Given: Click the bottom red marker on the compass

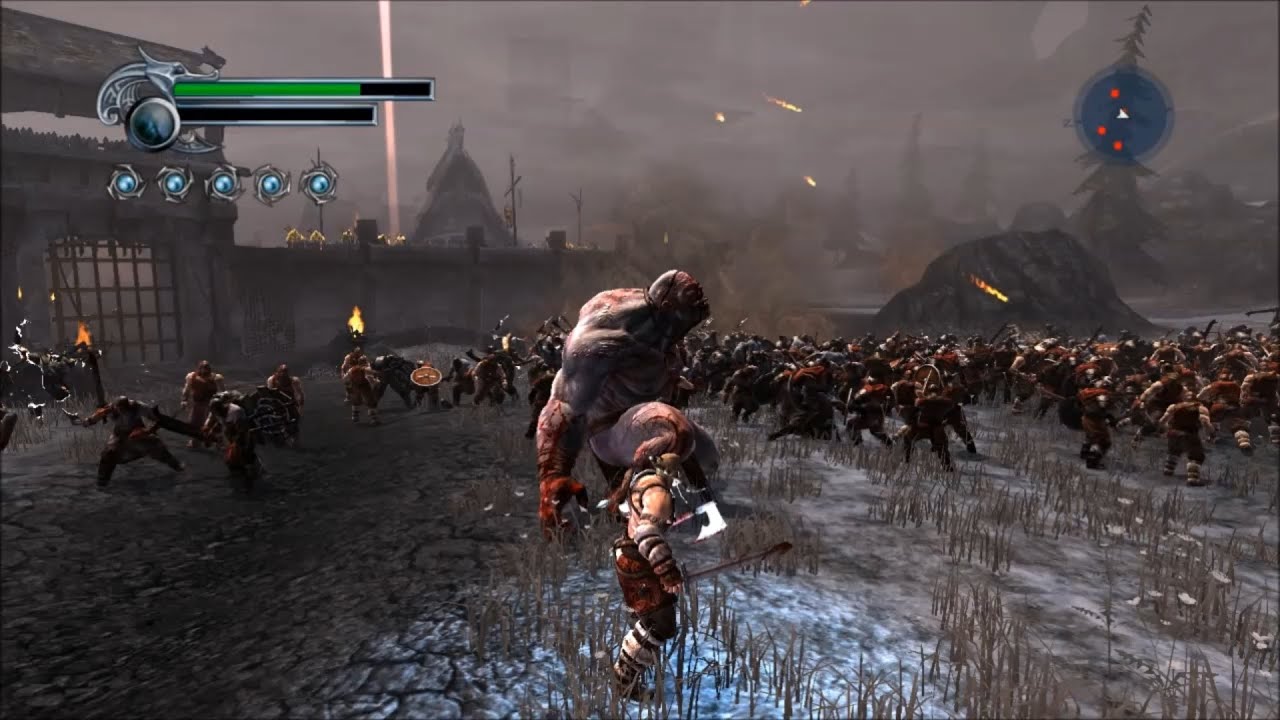Looking at the screenshot, I should (x=1117, y=144).
